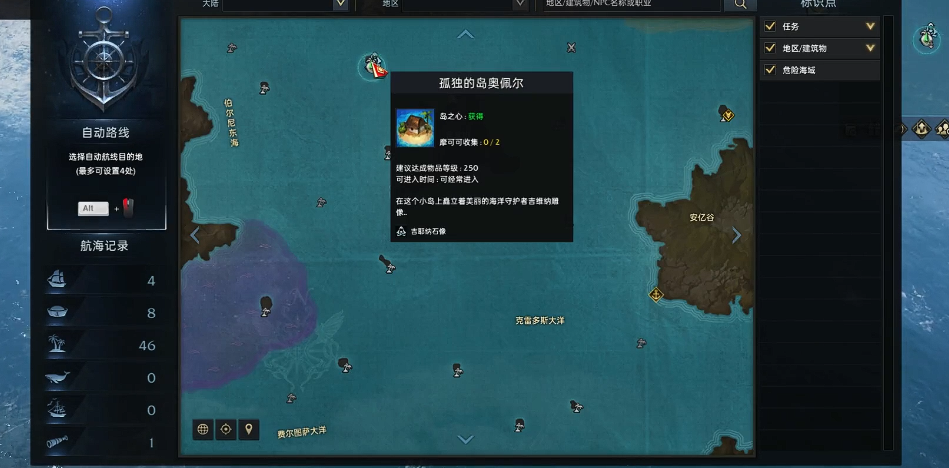The image size is (949, 468).
Task: Pan the map down with bottom arrow
Action: coord(465,439)
